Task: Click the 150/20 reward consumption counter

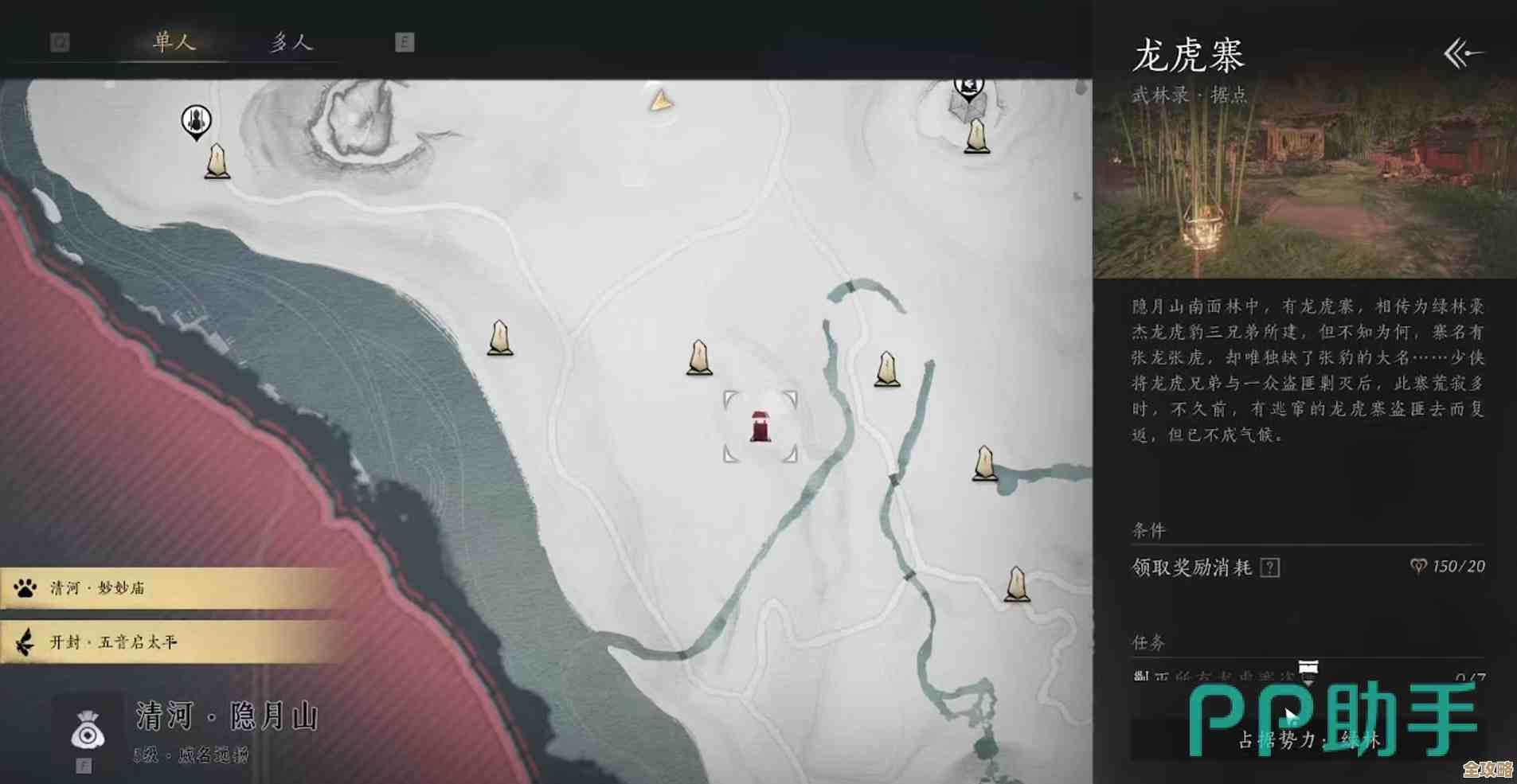Action: click(x=1461, y=568)
